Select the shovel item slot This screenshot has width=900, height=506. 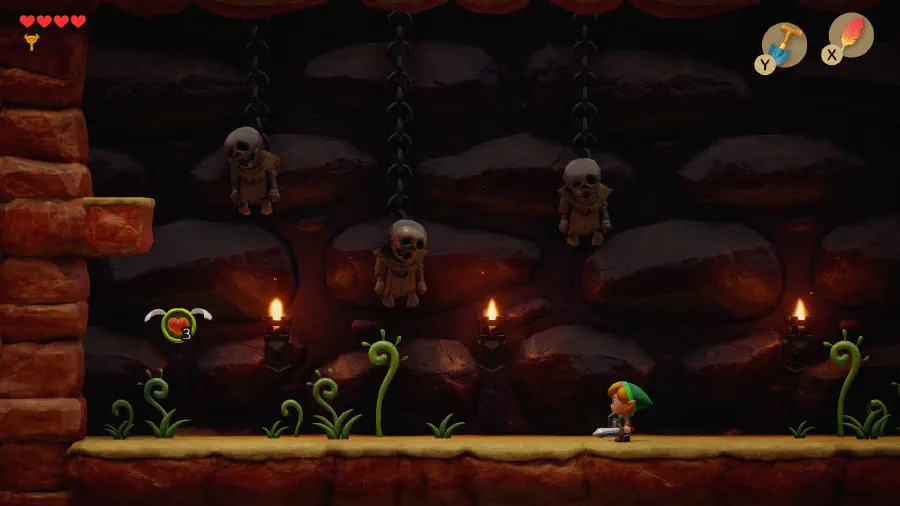(784, 44)
